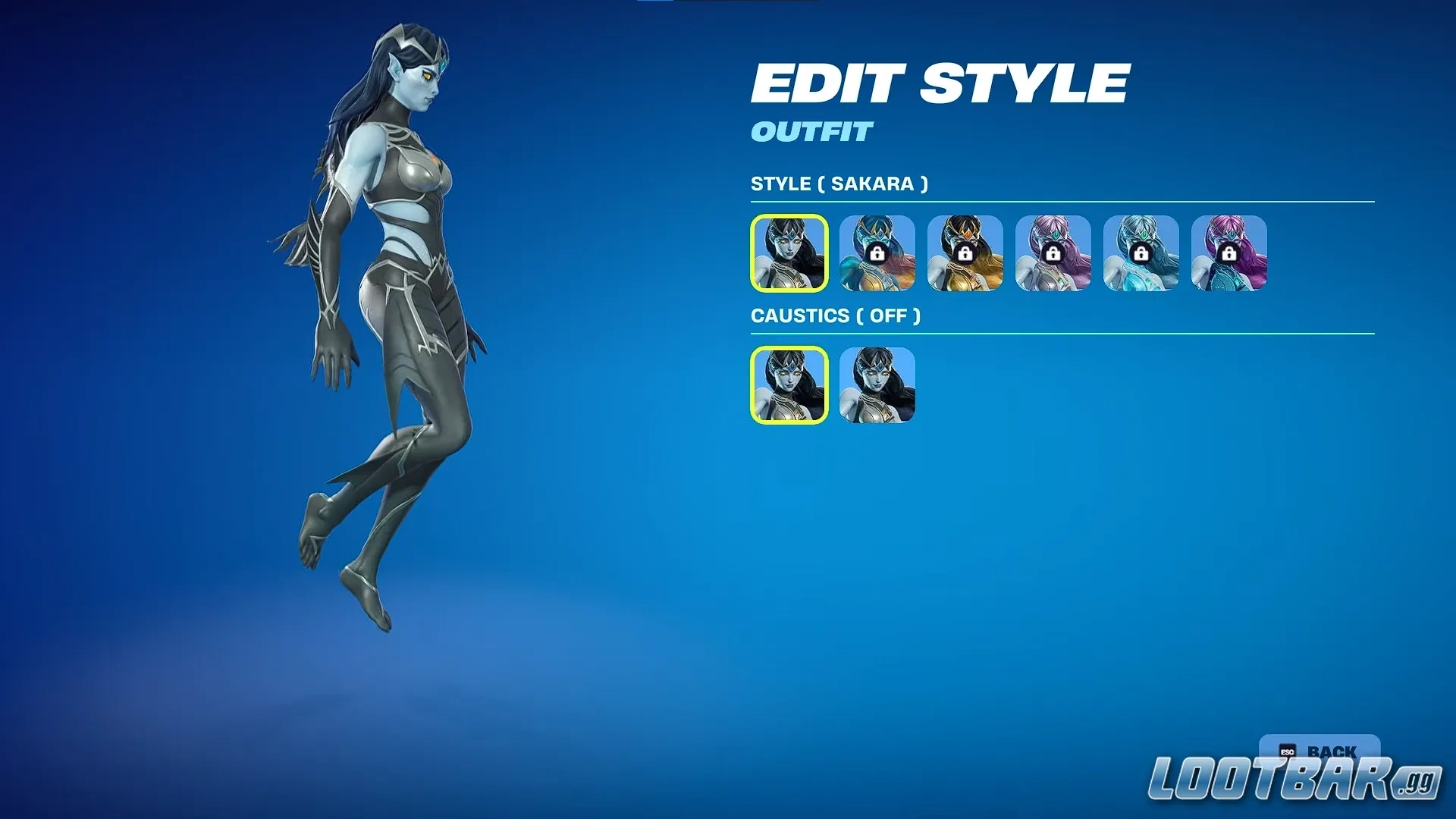This screenshot has width=1456, height=819.
Task: Click the lock icon on the gold variant
Action: pyautogui.click(x=964, y=254)
